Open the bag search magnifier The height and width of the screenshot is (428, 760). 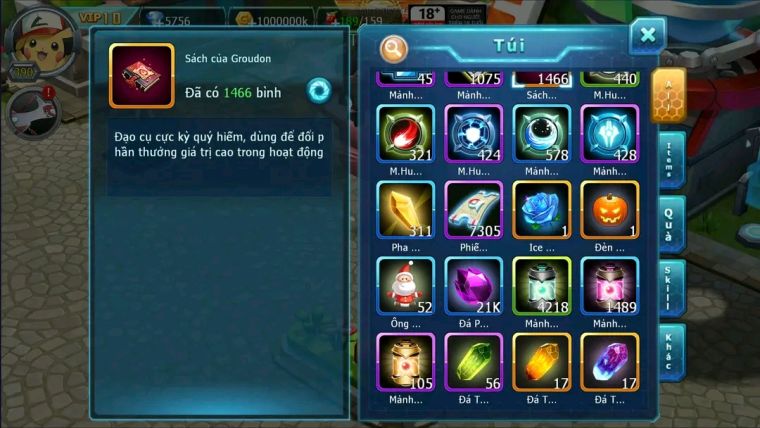(395, 48)
